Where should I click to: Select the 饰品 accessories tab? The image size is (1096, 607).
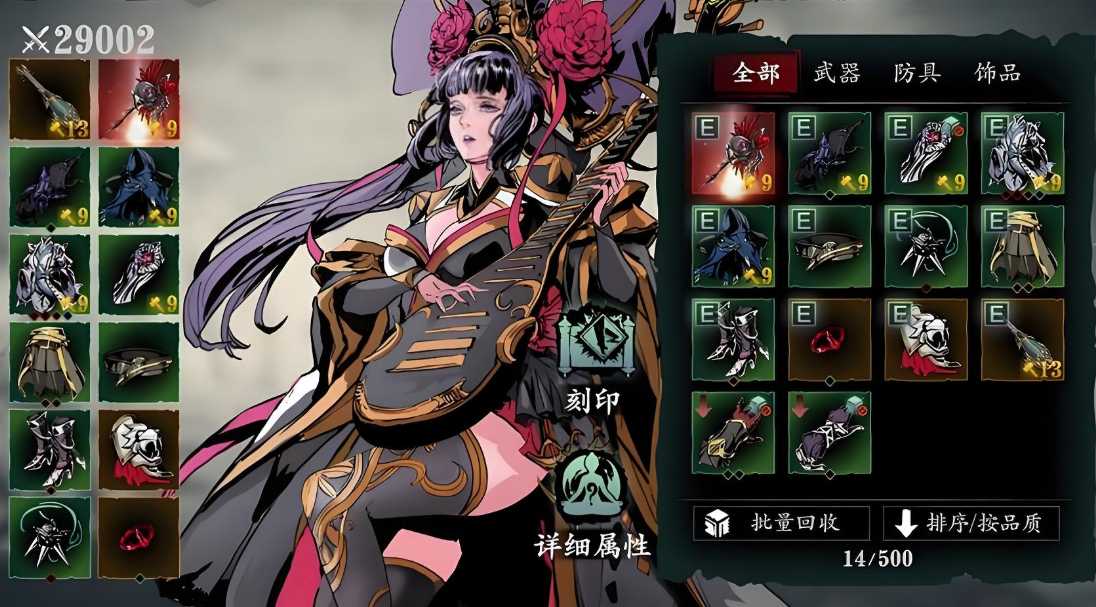click(x=997, y=73)
